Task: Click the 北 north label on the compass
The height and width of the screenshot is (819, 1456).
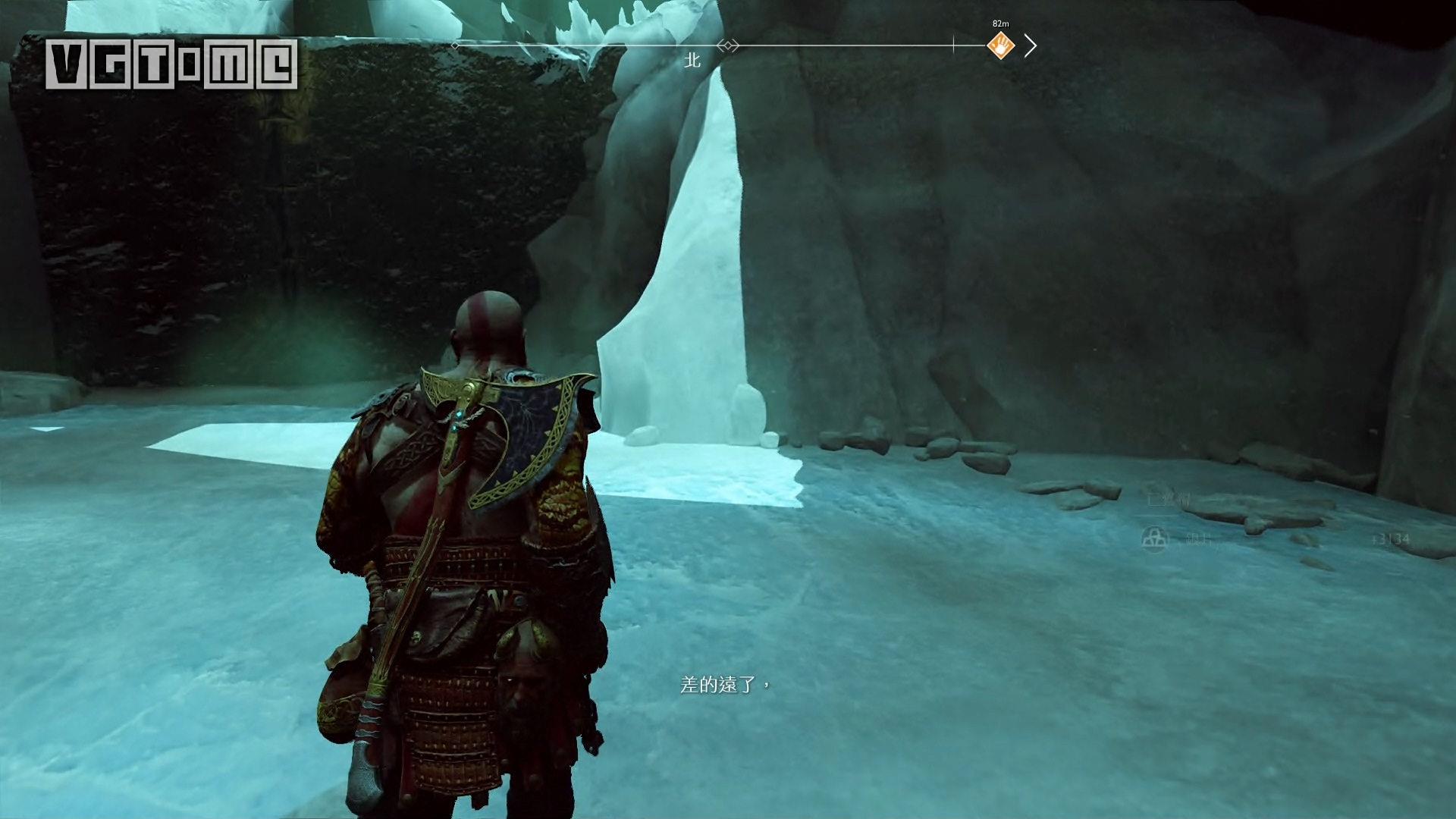Action: point(692,61)
